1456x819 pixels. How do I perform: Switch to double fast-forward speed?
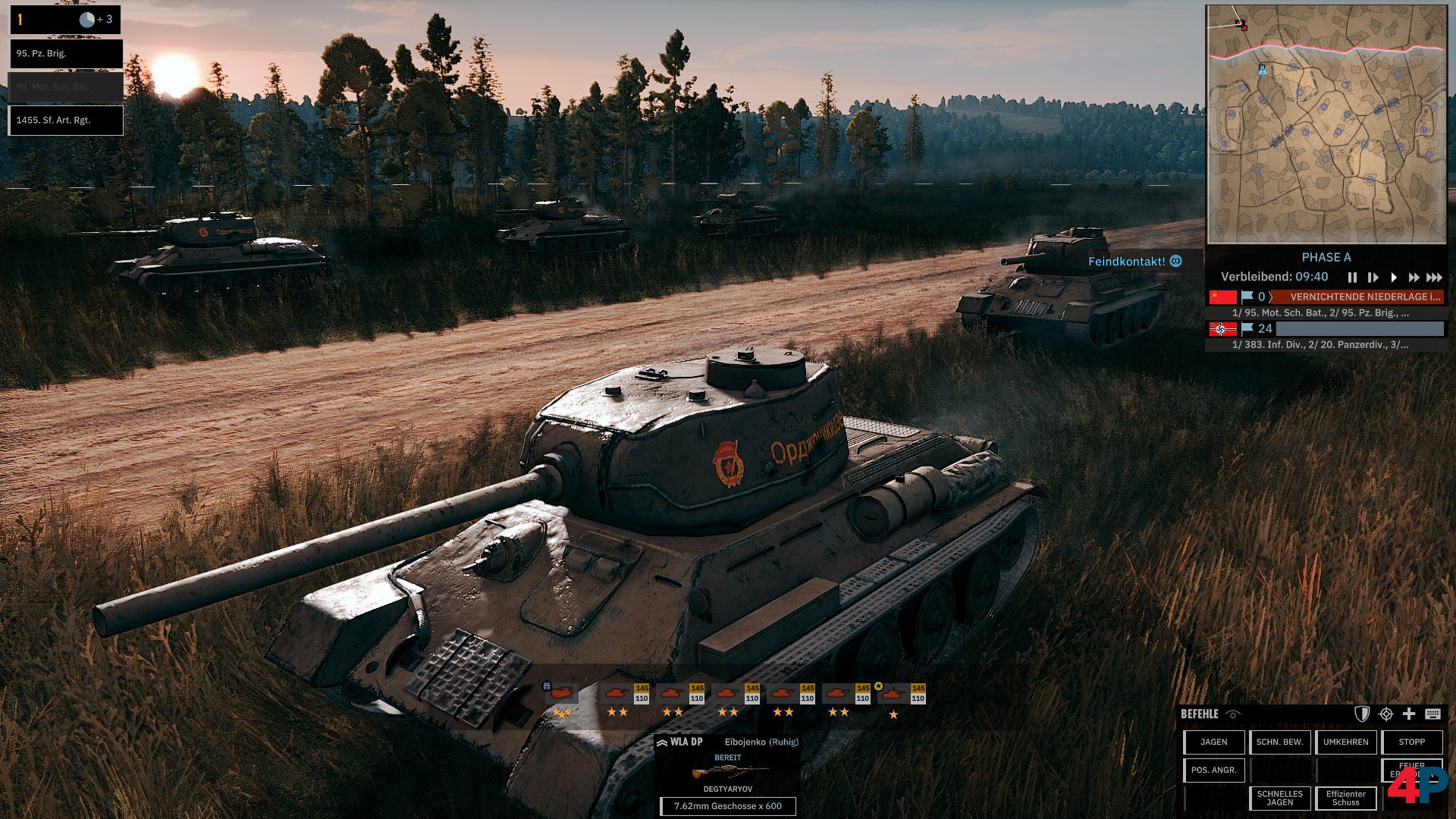pos(1414,278)
